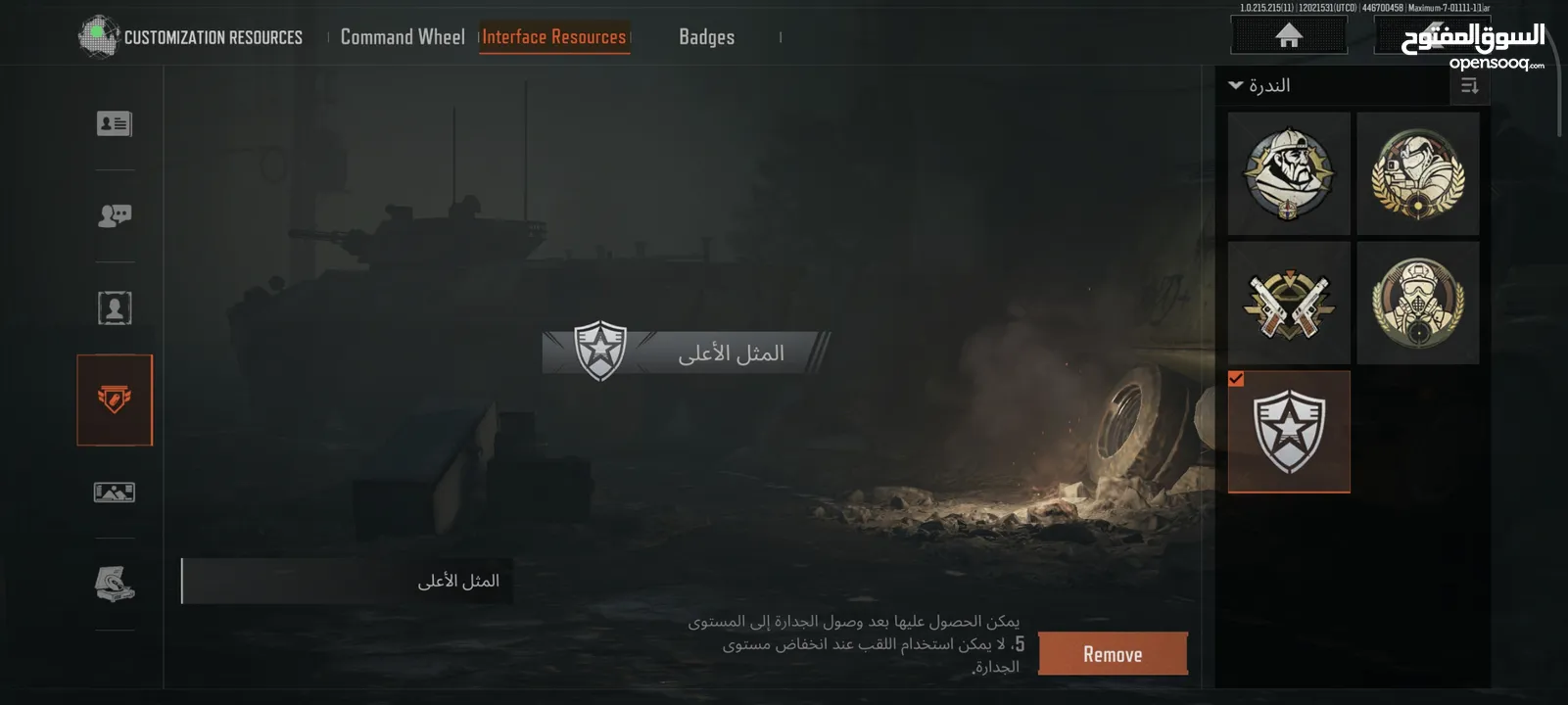Select the sniper scope badge thumbnail

click(x=1418, y=173)
